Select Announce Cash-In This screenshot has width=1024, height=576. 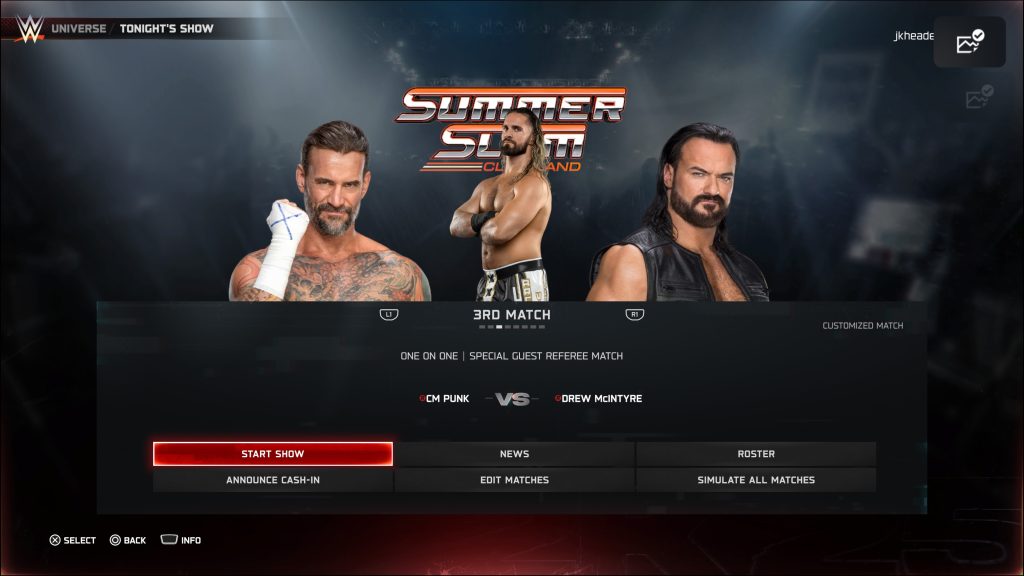[x=272, y=480]
